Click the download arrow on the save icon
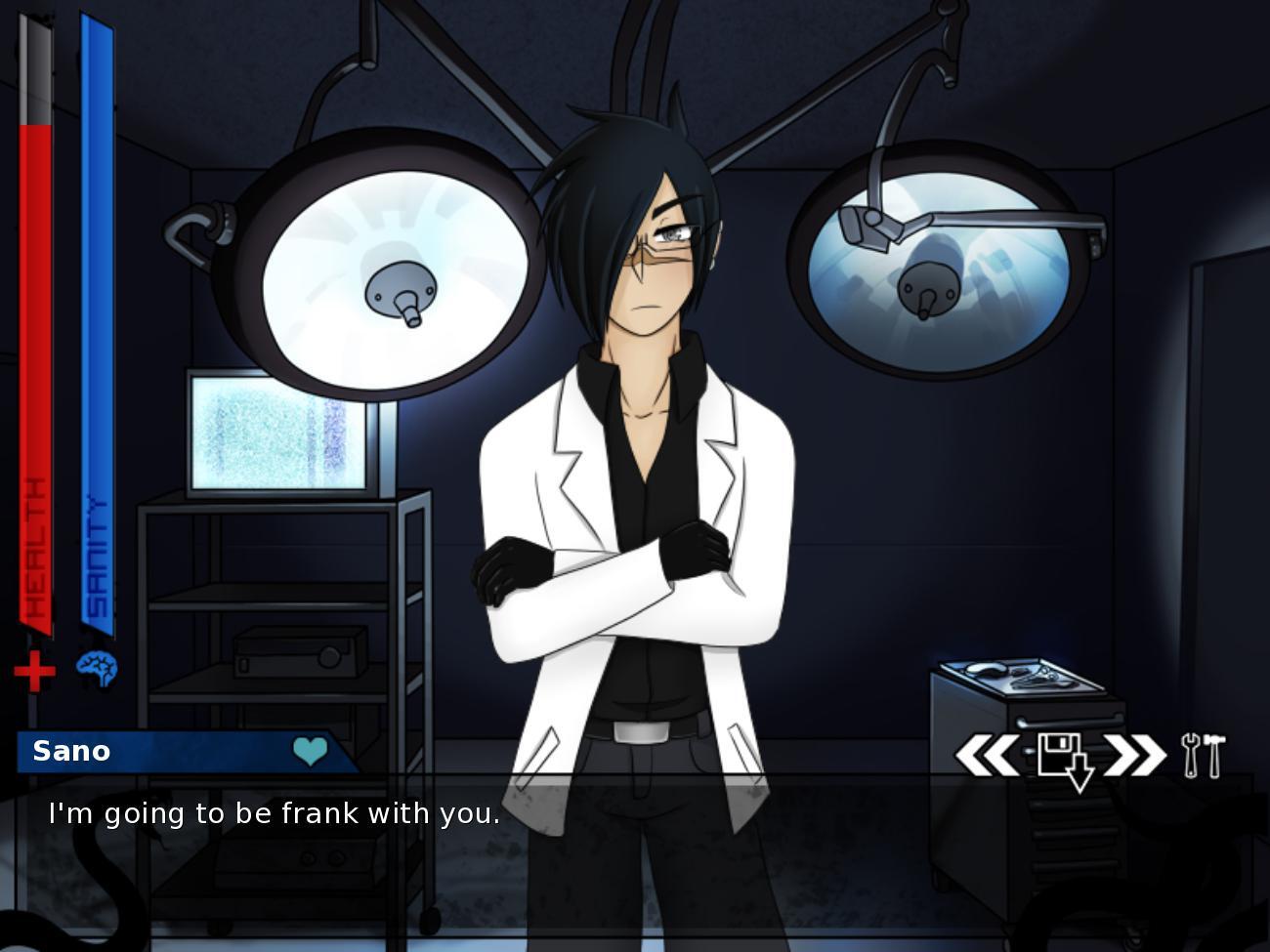Screen dimensions: 1270x952 tap(1079, 769)
